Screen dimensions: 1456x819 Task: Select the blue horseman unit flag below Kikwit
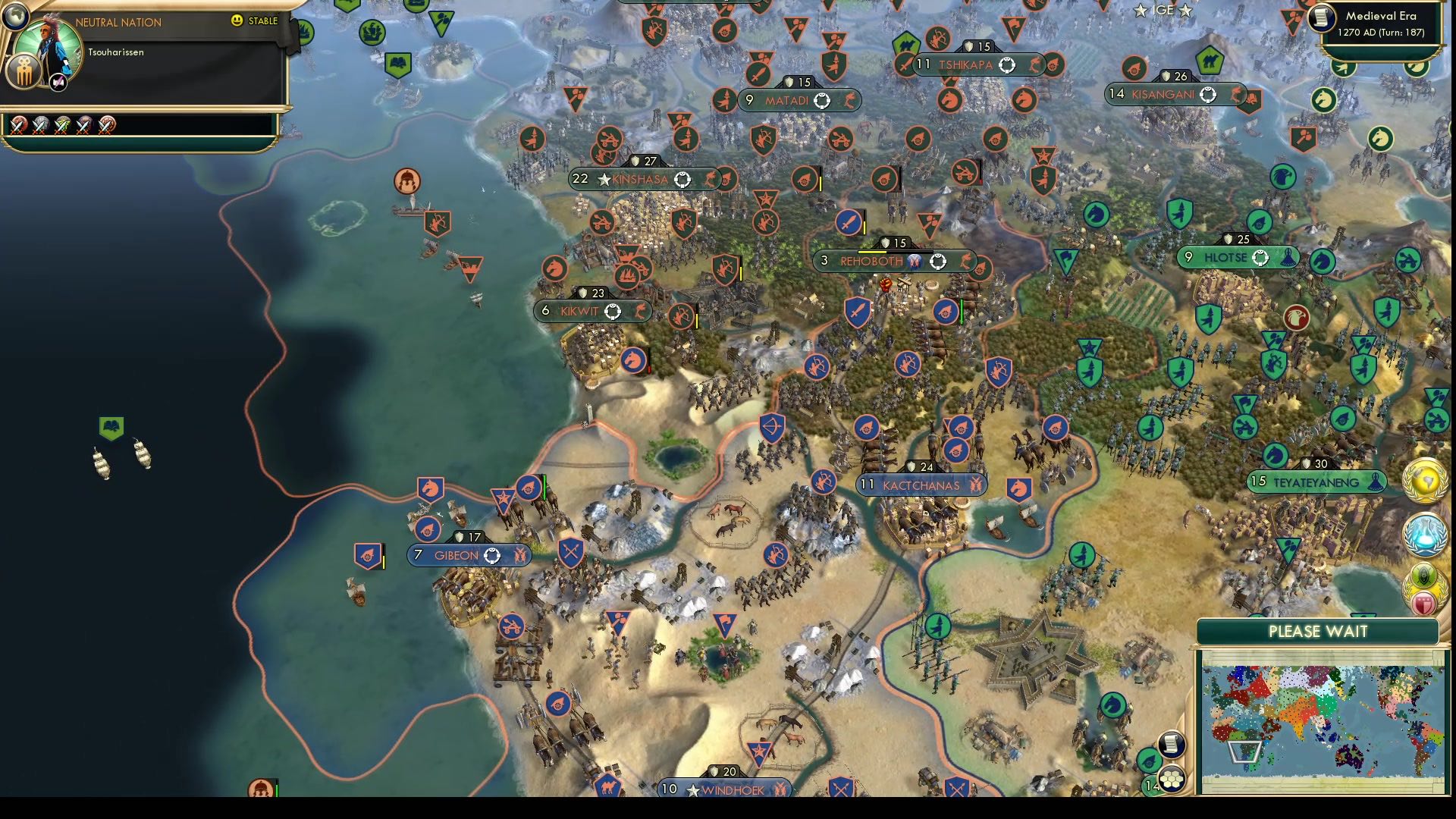click(x=634, y=361)
